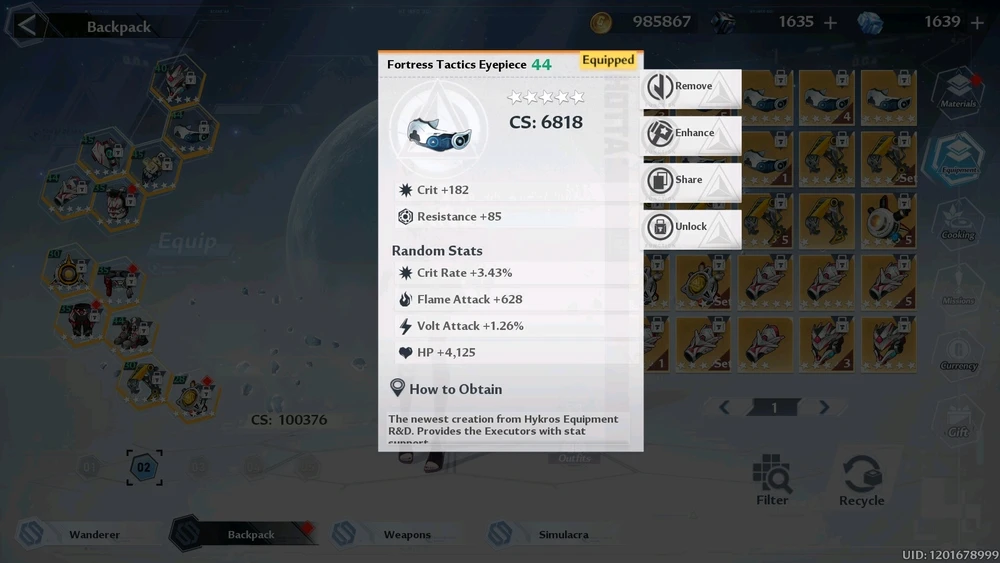Select the Equipment category
Image resolution: width=1000 pixels, height=563 pixels.
pos(958,157)
